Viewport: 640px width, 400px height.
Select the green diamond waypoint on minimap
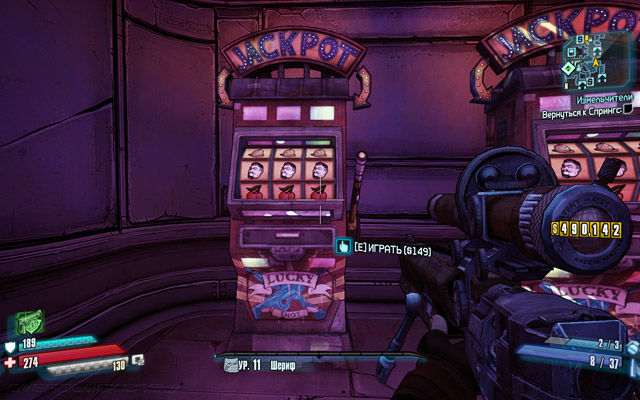pos(568,69)
